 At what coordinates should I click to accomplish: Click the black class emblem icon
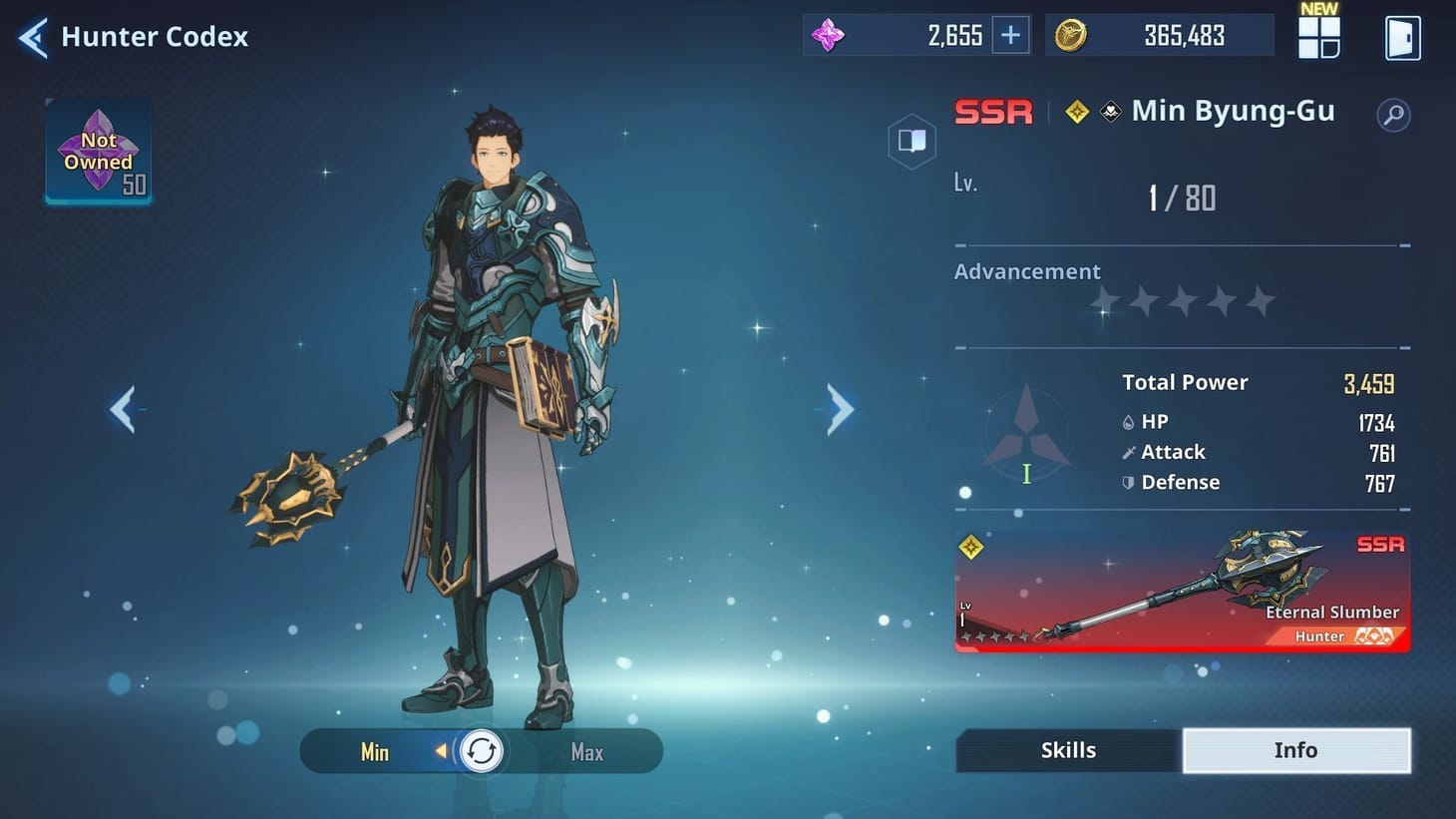pos(1110,112)
